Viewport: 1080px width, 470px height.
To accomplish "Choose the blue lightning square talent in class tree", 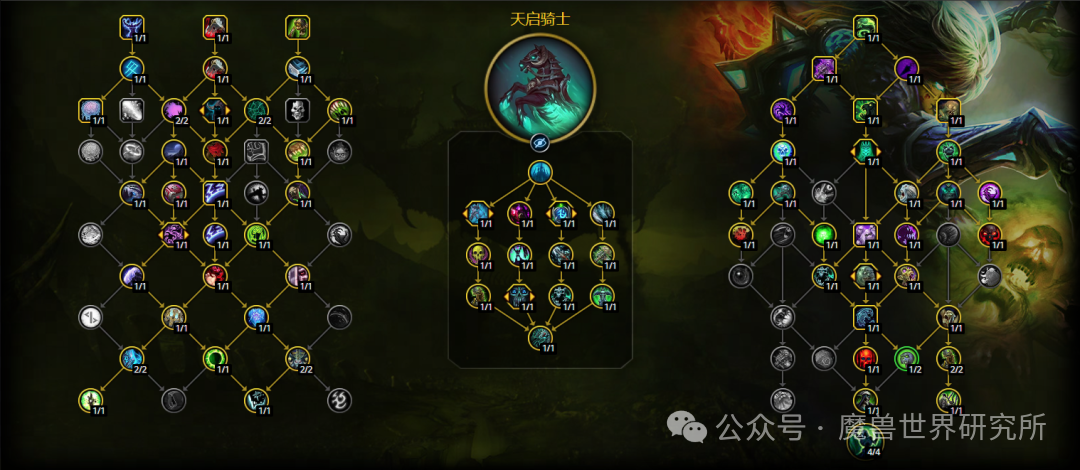I will coord(215,191).
